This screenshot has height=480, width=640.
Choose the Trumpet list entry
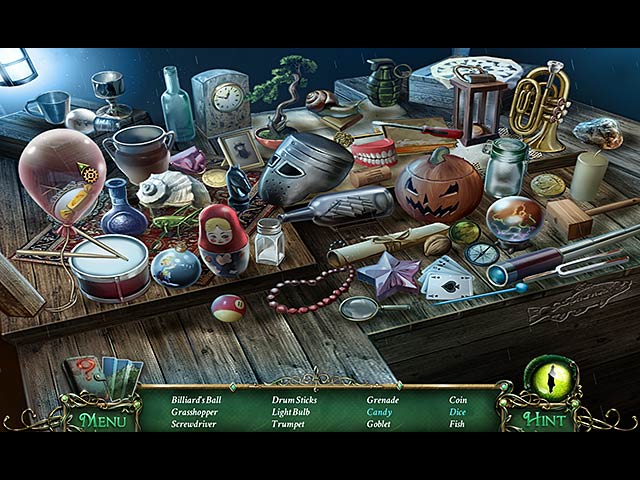coord(290,423)
